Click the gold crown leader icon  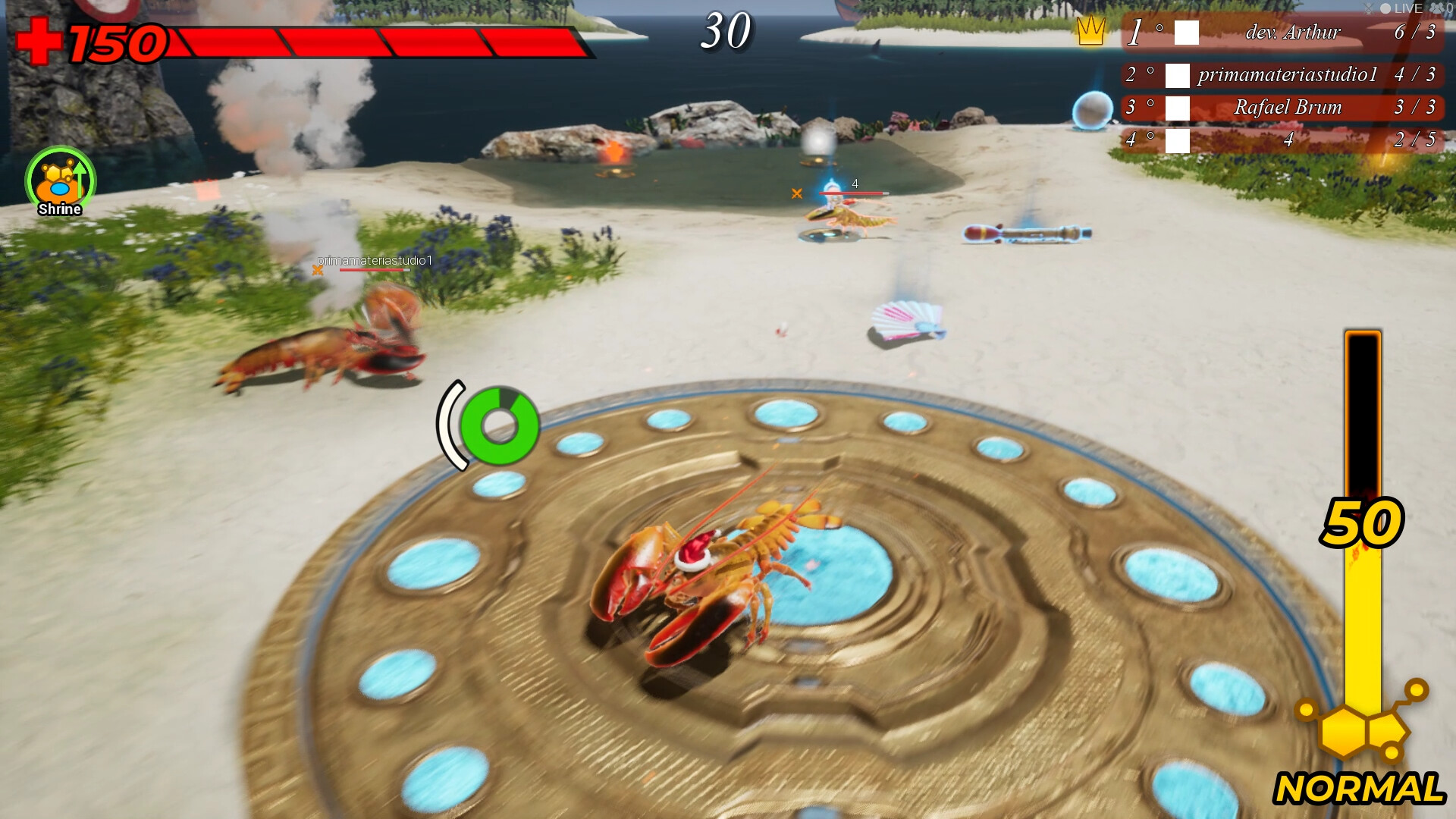coord(1090,31)
